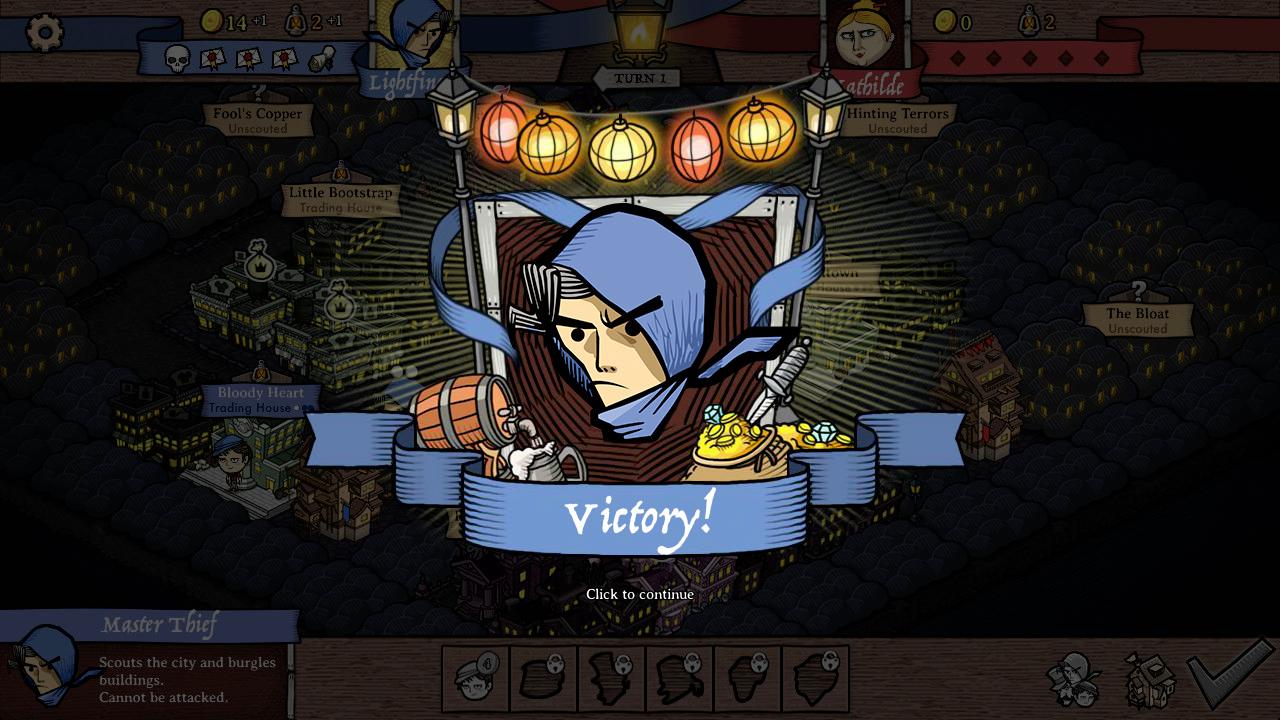This screenshot has height=720, width=1280.
Task: Select The Bloat unscouted location label
Action: point(1137,319)
